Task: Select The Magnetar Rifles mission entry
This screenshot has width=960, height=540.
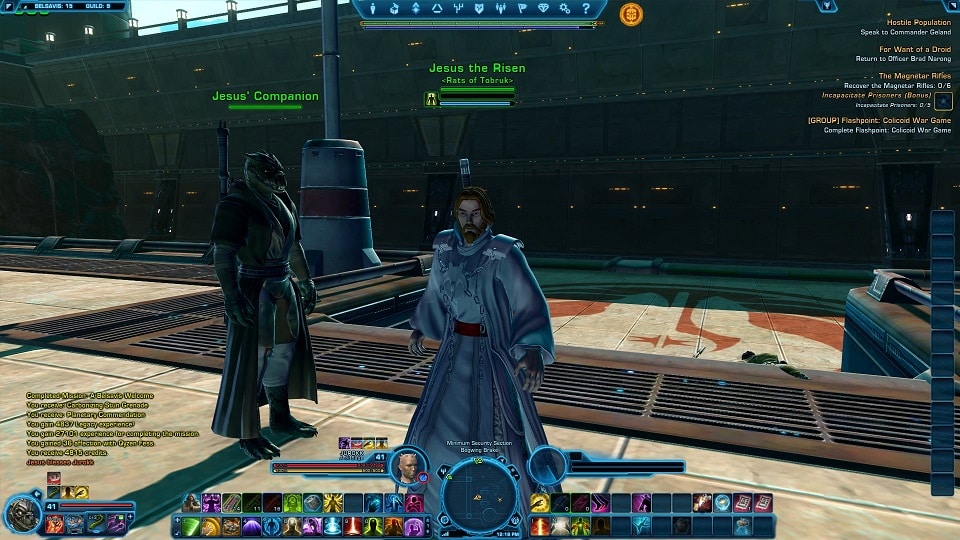Action: [x=914, y=76]
